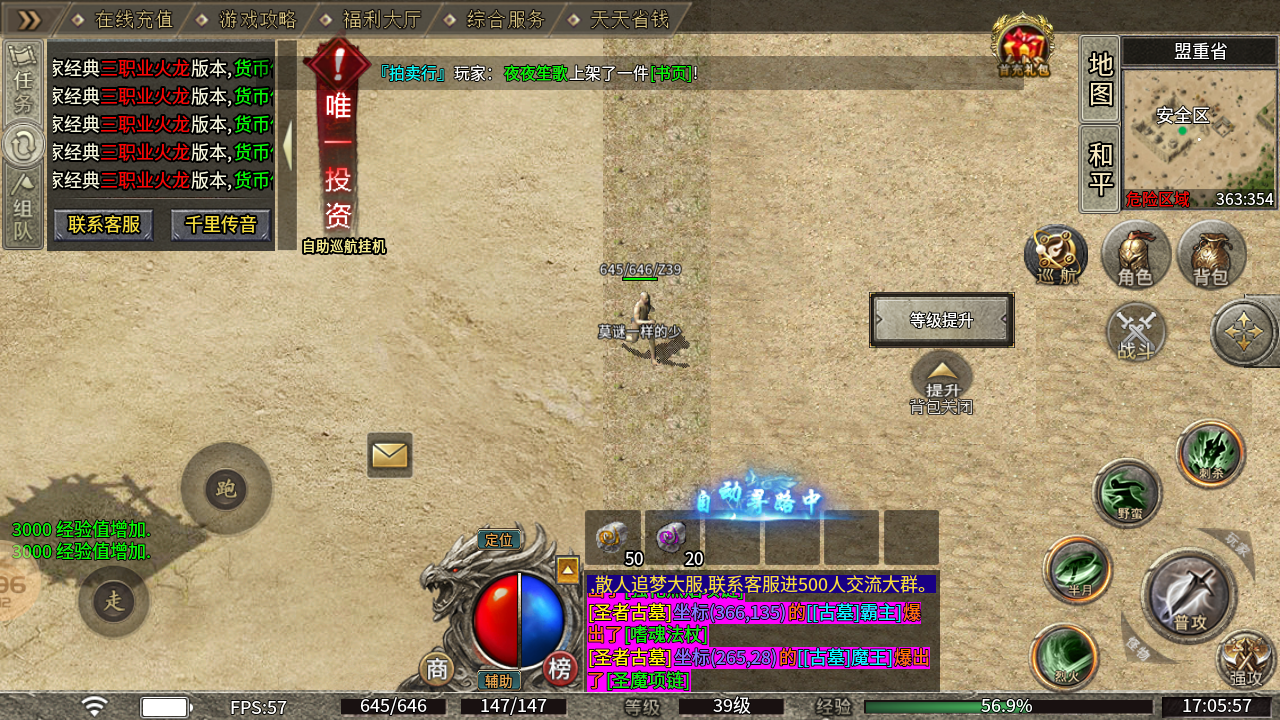Open the 背包 bag inventory
The height and width of the screenshot is (720, 1280).
coord(1211,254)
